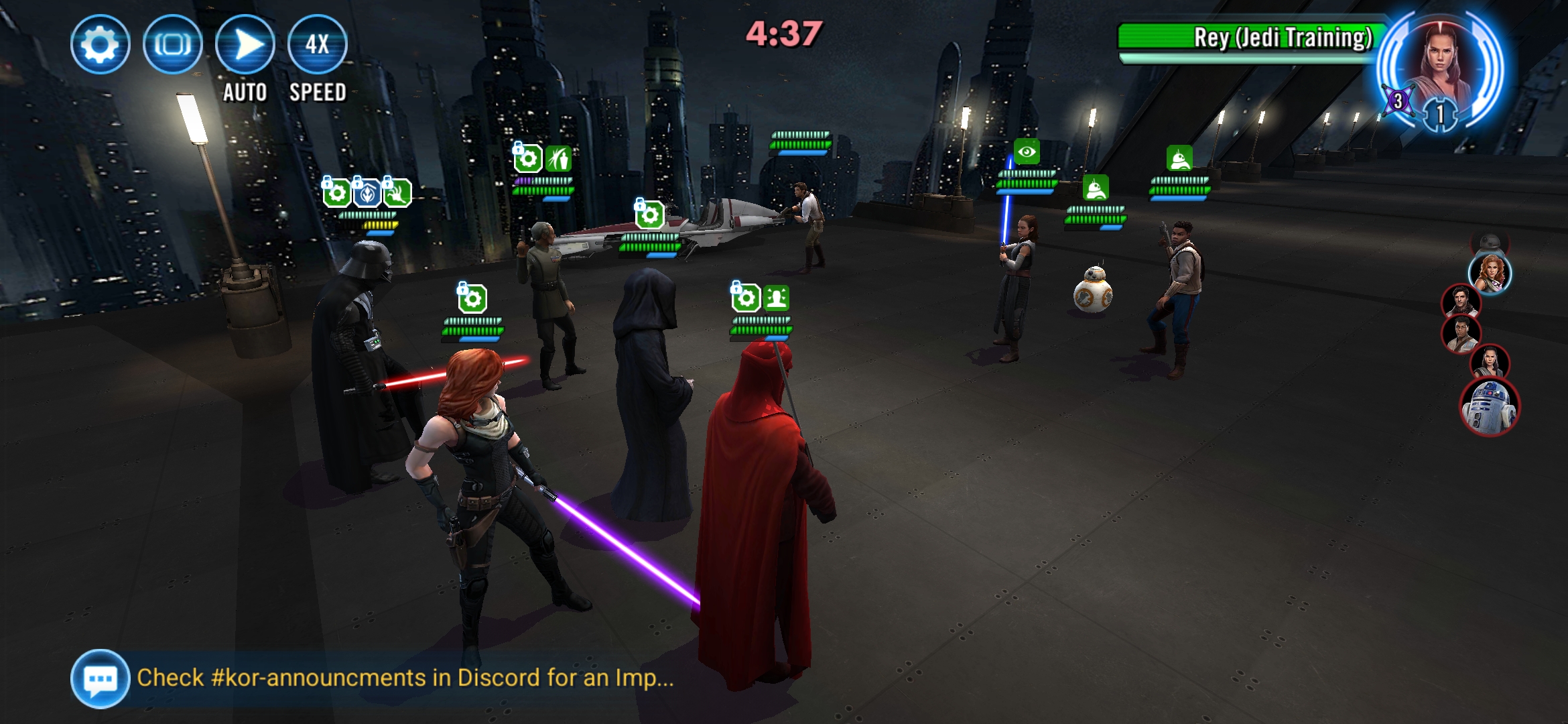Select the Rey (Jedi Training) target portrait
This screenshot has width=1568, height=724.
click(1441, 62)
